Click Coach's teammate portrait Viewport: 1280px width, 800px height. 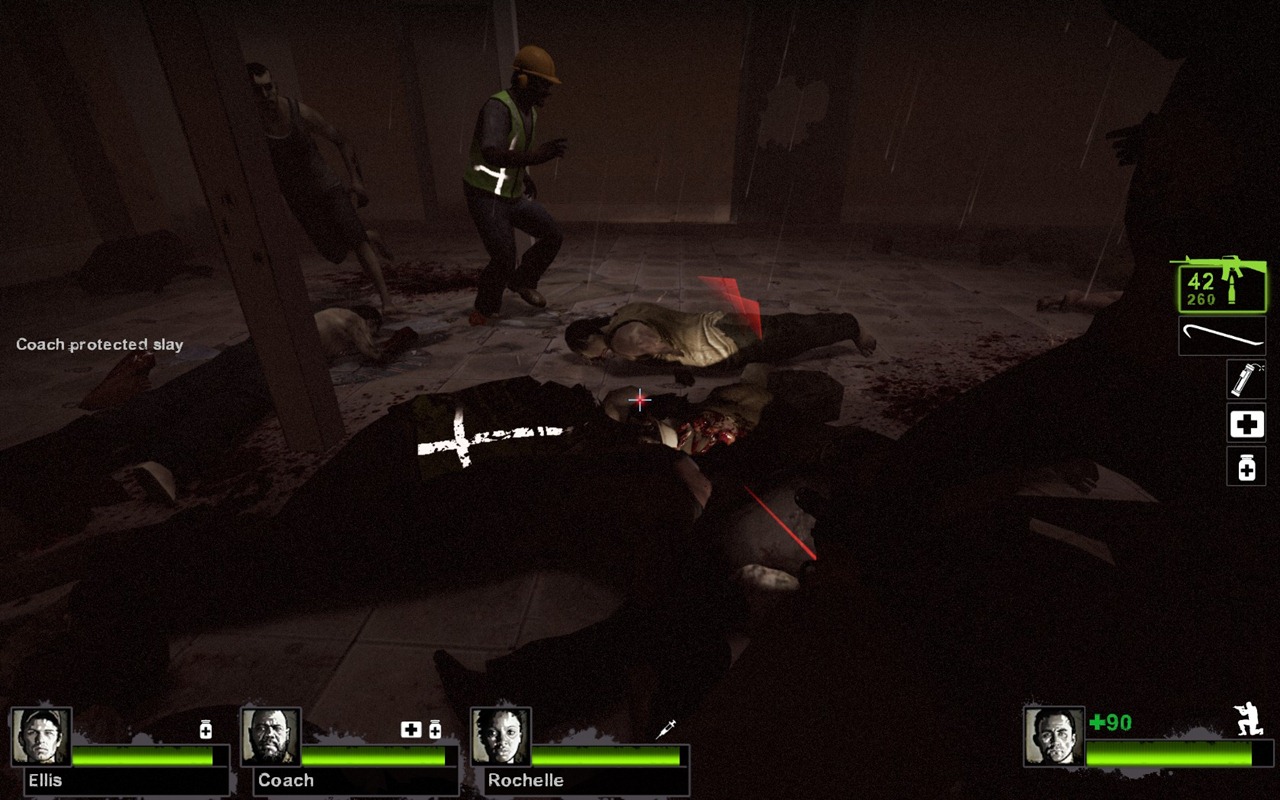271,737
